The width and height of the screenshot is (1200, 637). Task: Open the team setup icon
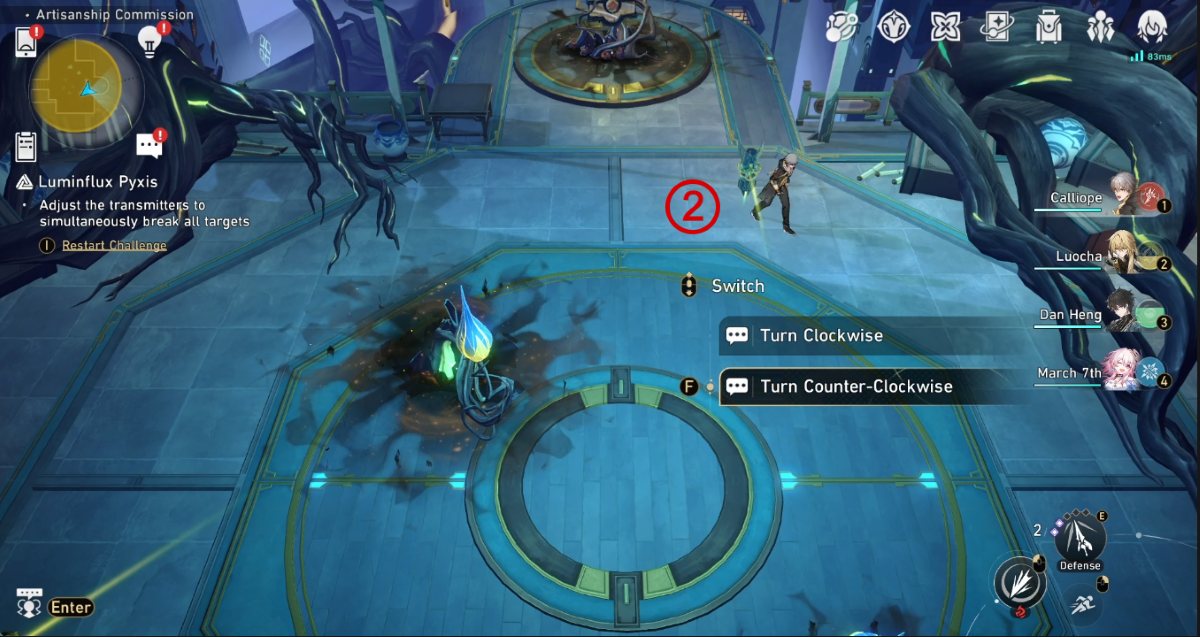point(1101,27)
